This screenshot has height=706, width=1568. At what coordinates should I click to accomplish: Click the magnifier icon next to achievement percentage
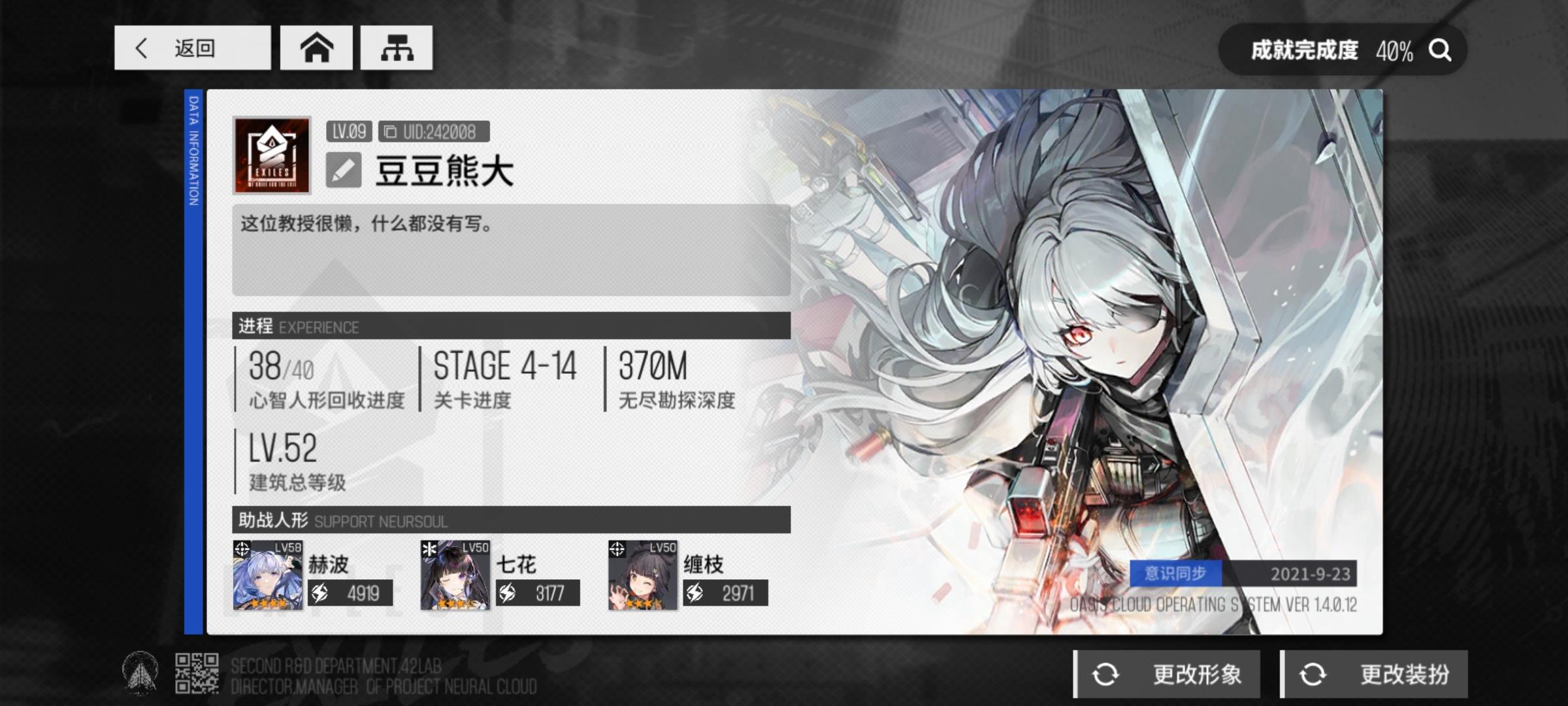pyautogui.click(x=1441, y=48)
